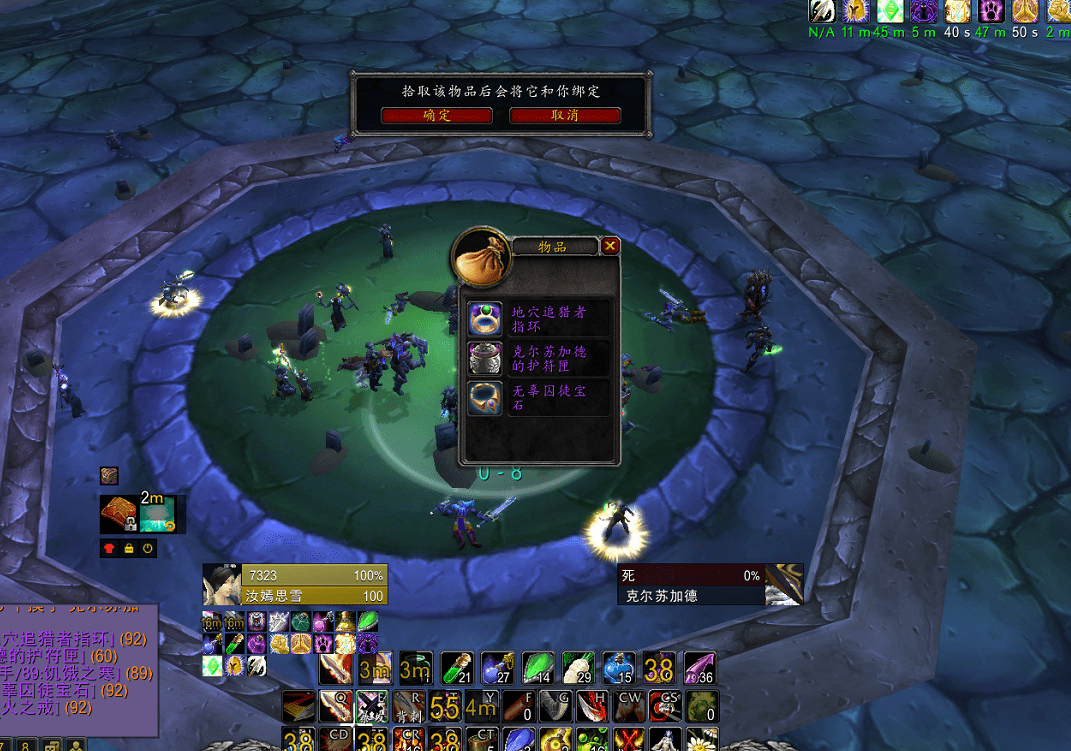The height and width of the screenshot is (751, 1071).
Task: Toggle the yellow padlock icon
Action: pyautogui.click(x=129, y=548)
